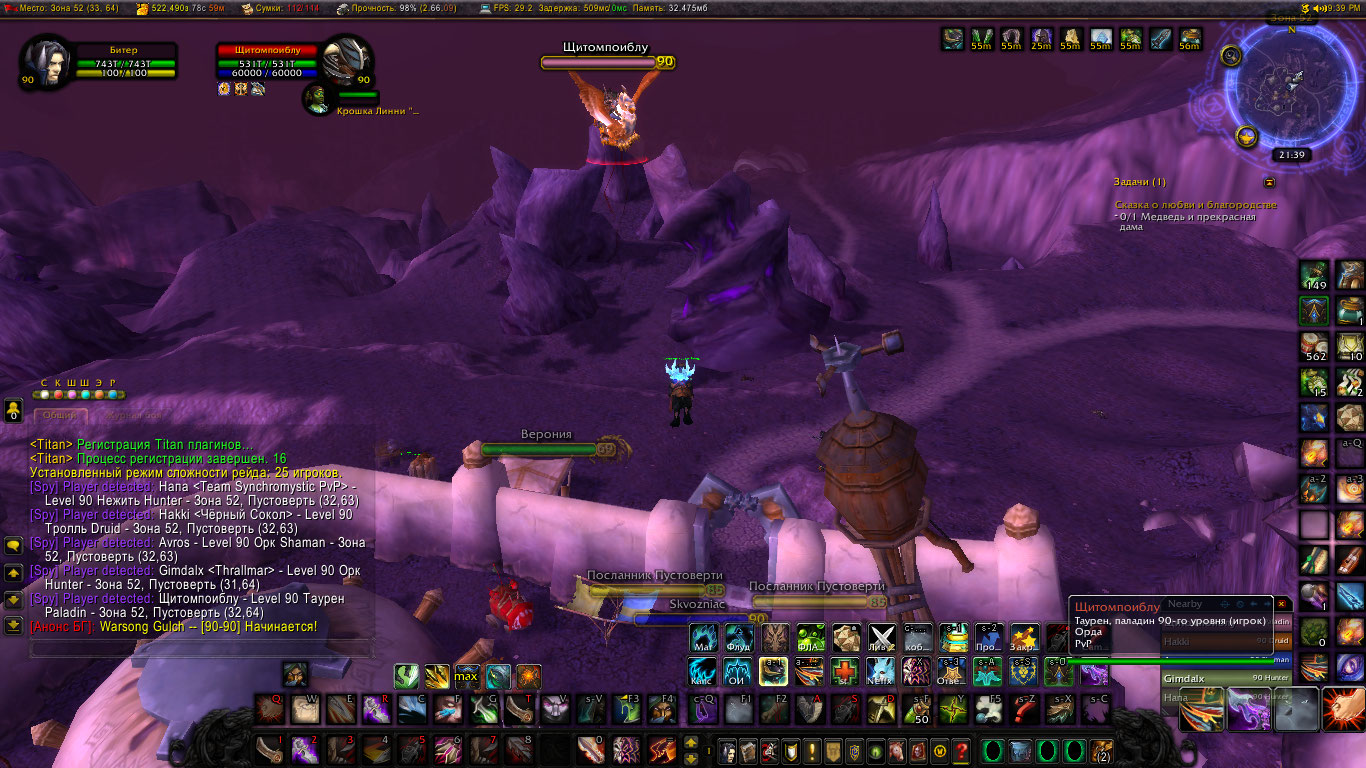Select the Битер player portrait

45,62
